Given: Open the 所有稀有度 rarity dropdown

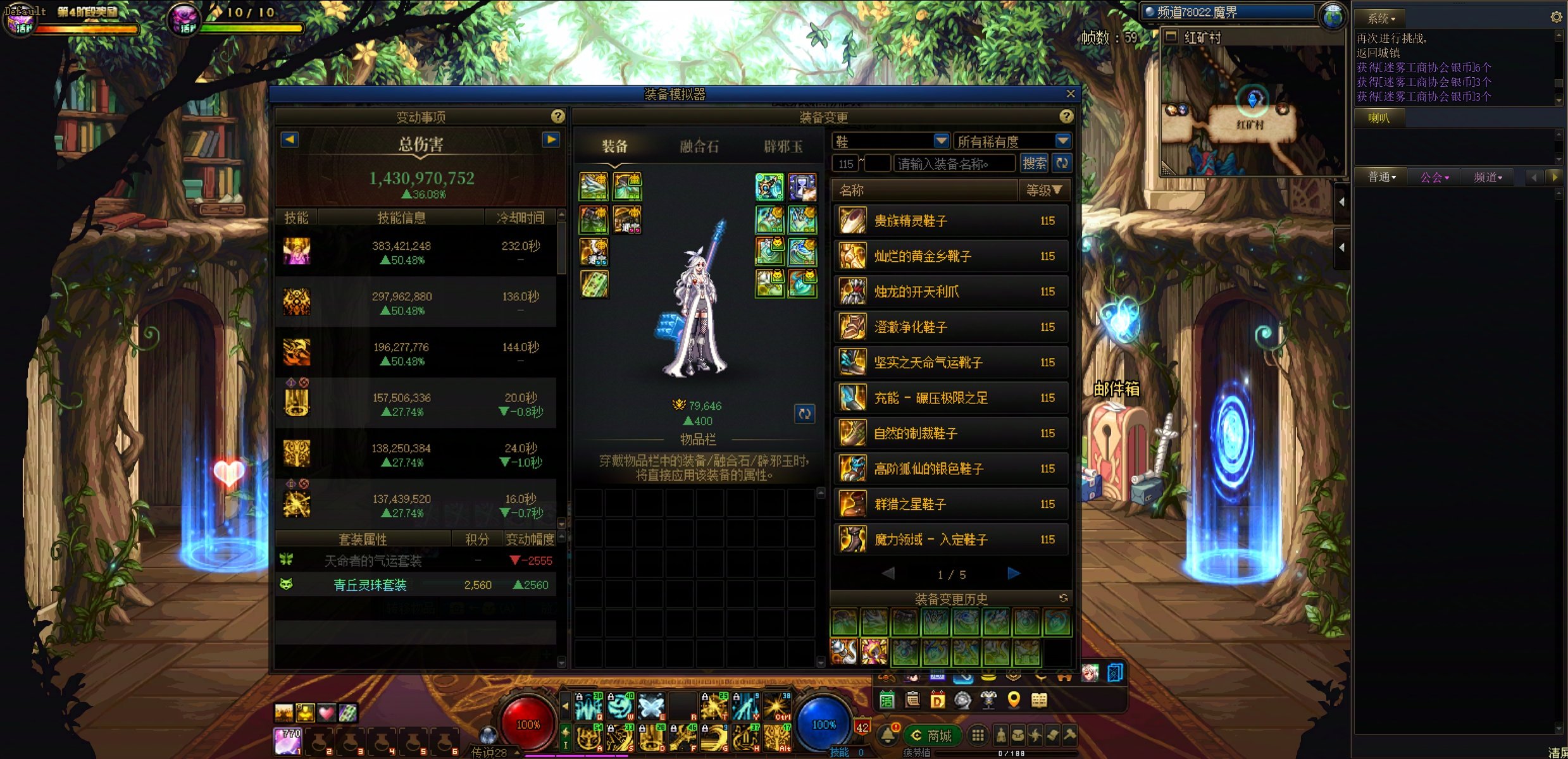Looking at the screenshot, I should (x=1062, y=140).
